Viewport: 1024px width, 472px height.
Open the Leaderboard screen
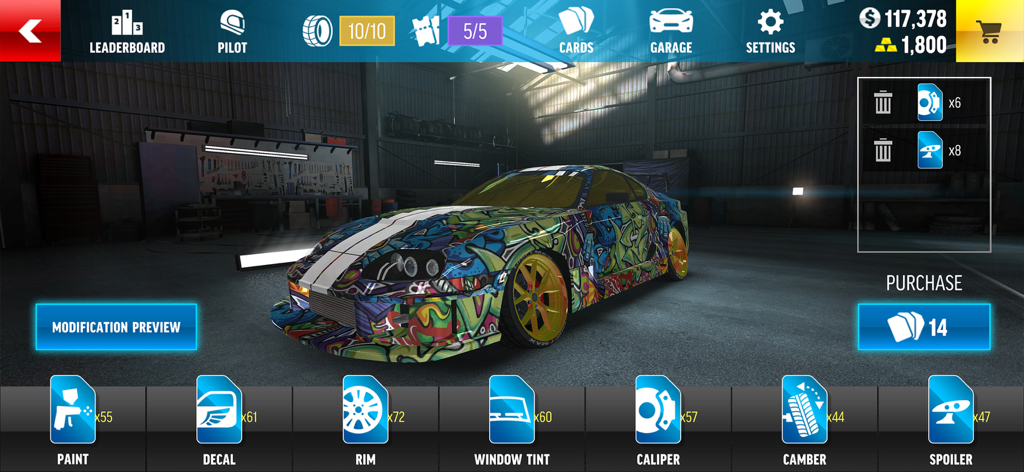(x=127, y=32)
